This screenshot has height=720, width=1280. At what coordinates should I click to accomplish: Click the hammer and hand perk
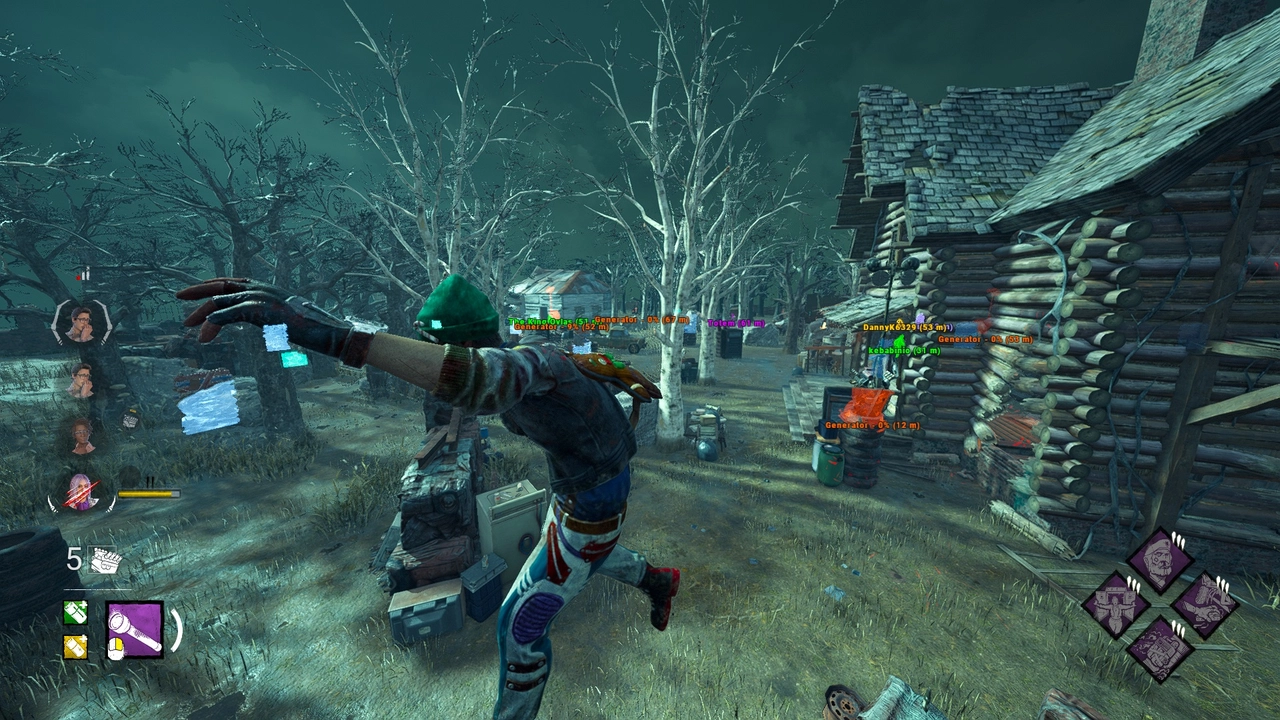pyautogui.click(x=1203, y=604)
